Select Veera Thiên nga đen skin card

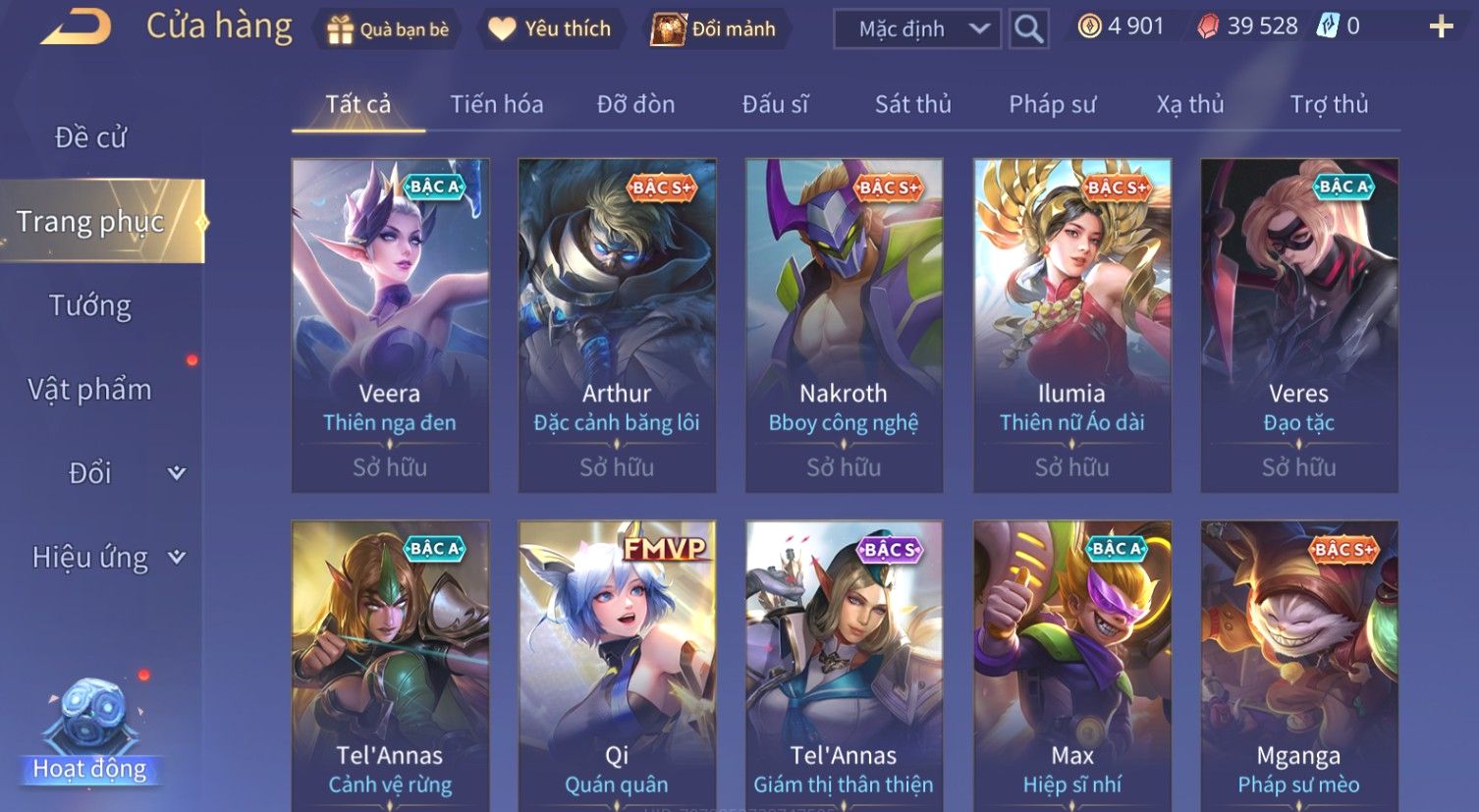(x=390, y=325)
